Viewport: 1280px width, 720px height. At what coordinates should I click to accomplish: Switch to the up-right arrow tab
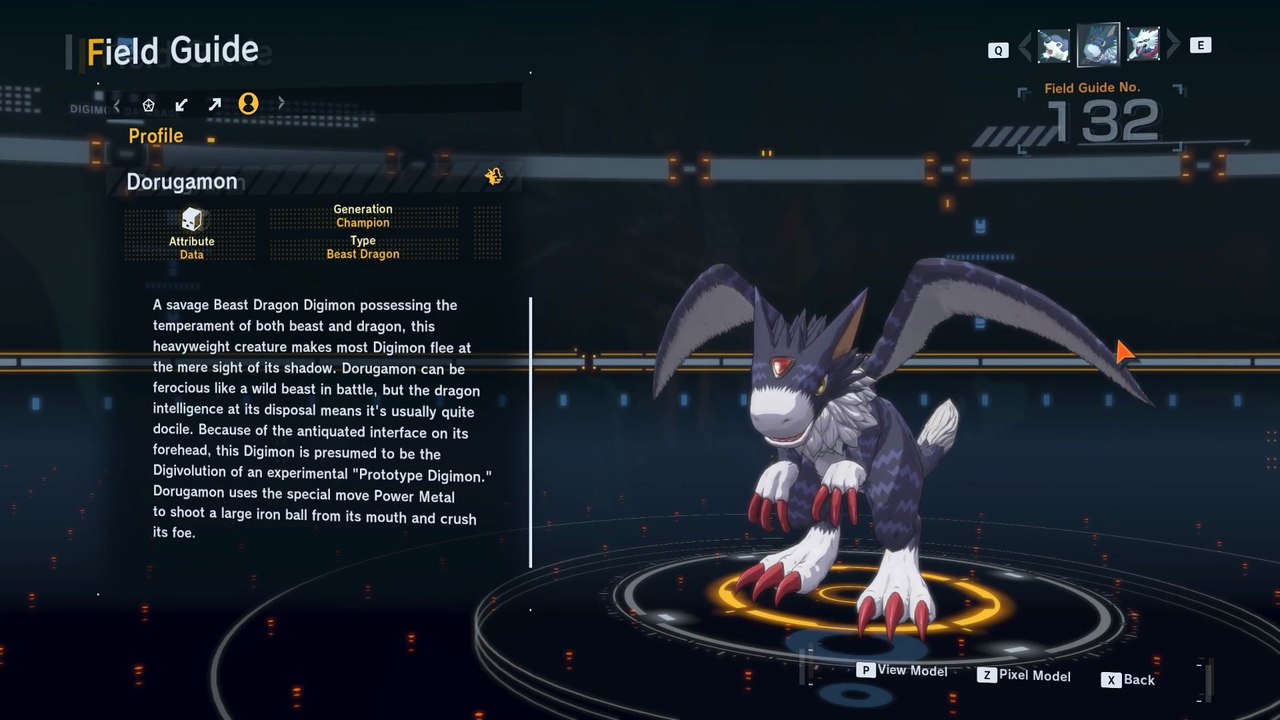(214, 104)
